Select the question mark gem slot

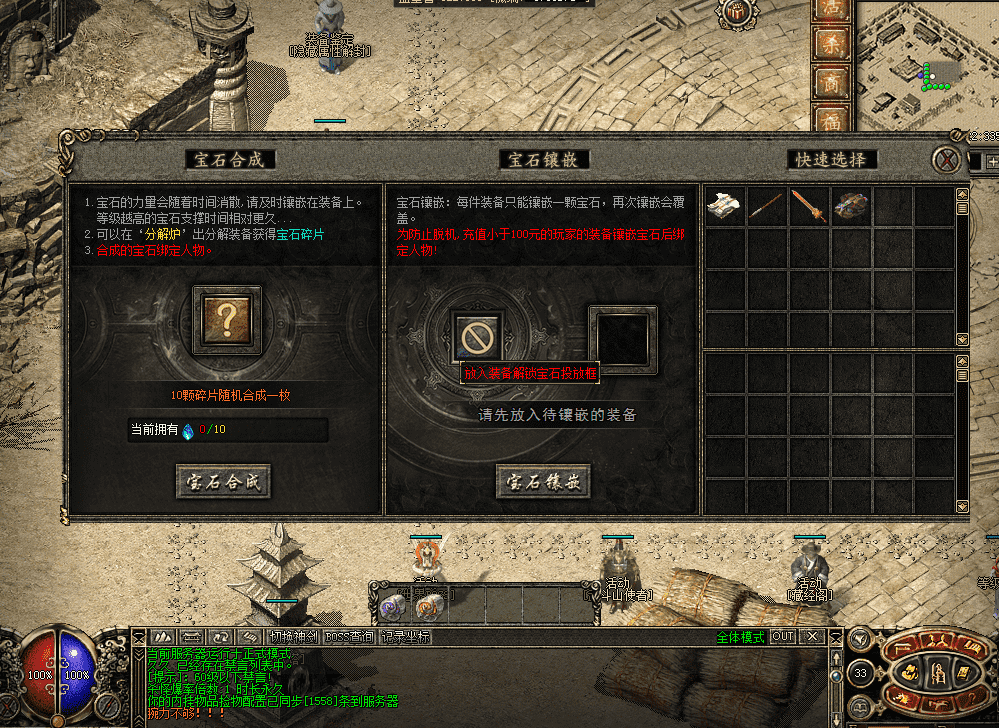coord(227,320)
